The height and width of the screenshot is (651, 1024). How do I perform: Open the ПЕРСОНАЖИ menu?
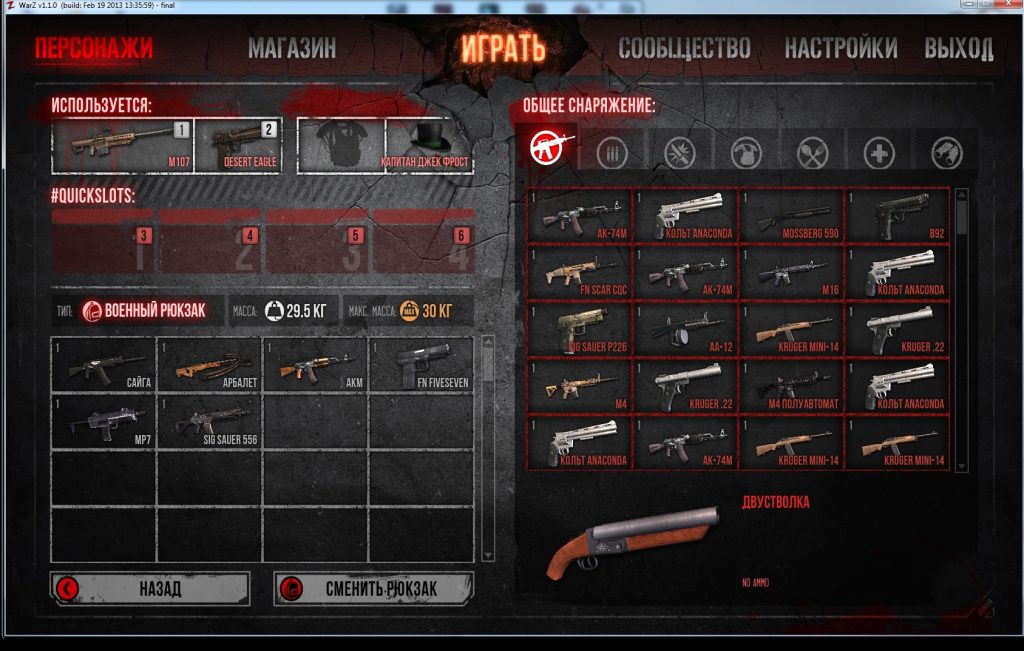click(93, 47)
